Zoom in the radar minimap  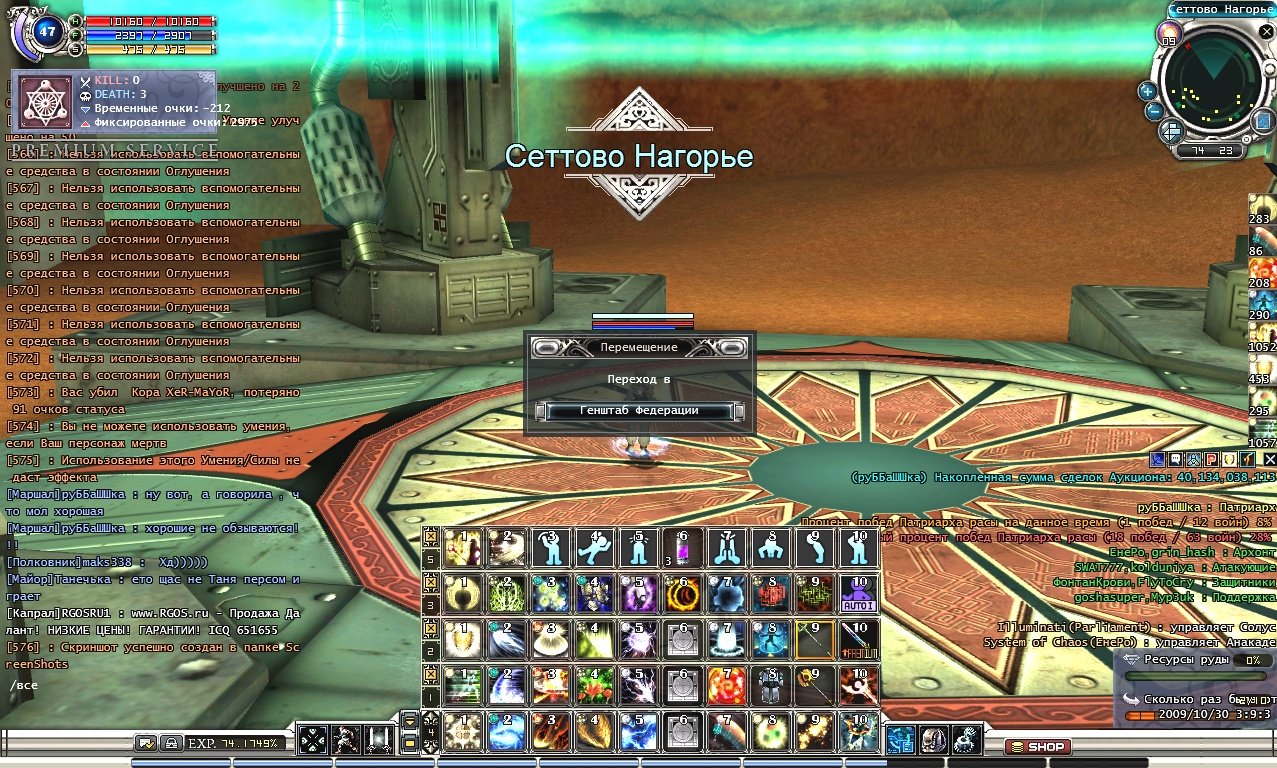(1147, 91)
